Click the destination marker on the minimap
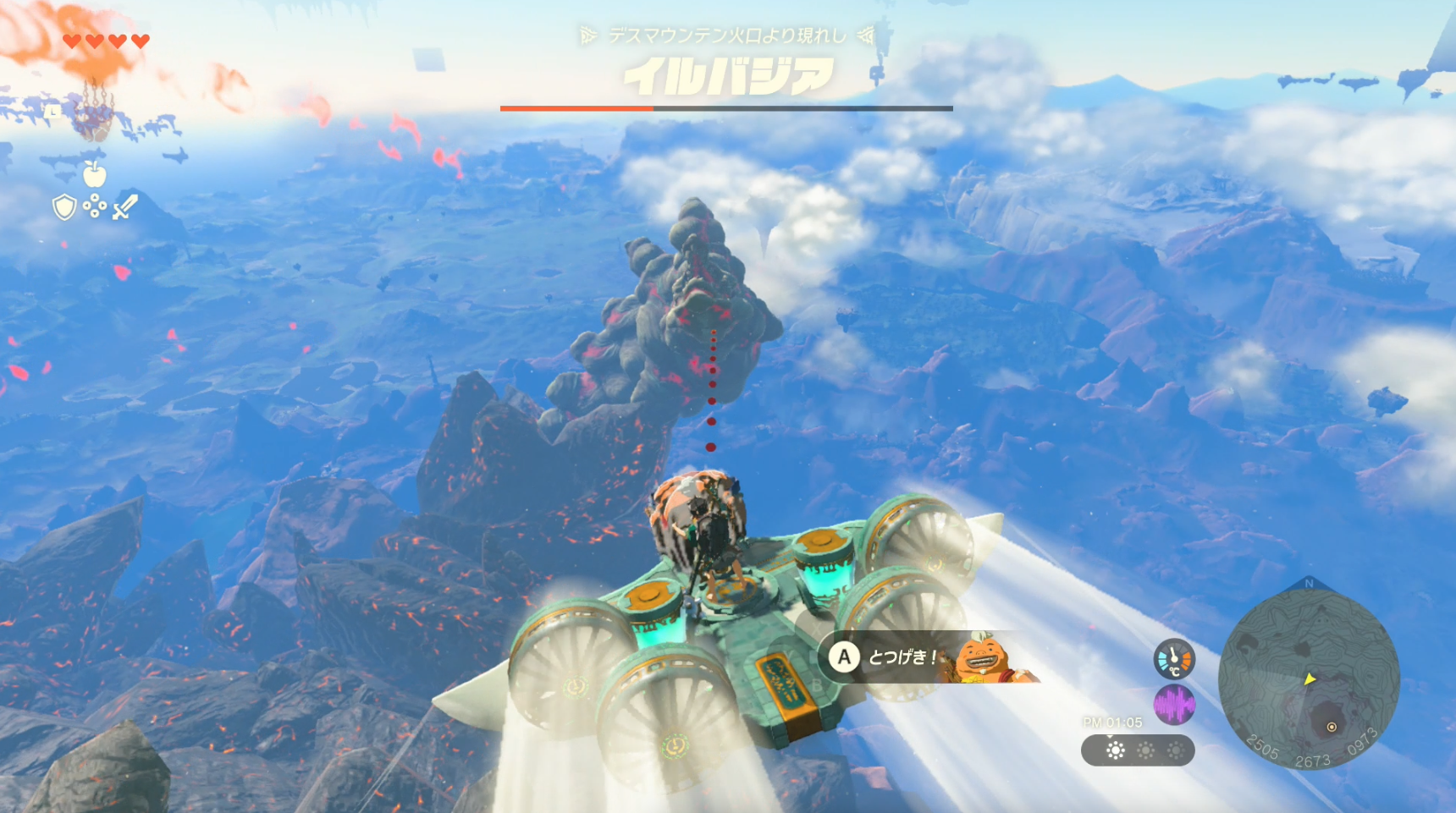The image size is (1456, 813). pyautogui.click(x=1332, y=726)
